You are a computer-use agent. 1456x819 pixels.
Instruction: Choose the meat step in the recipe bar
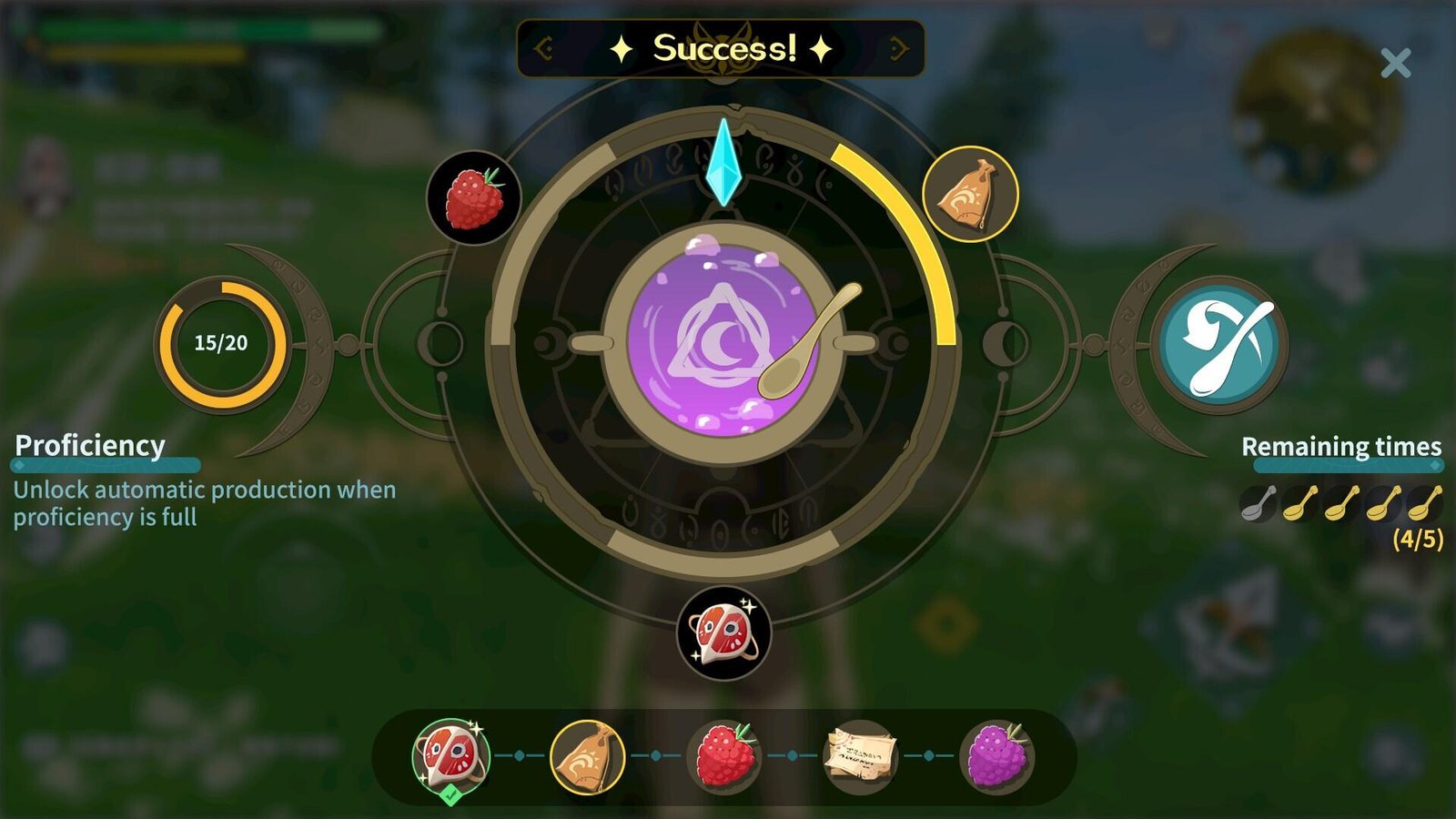(x=450, y=755)
